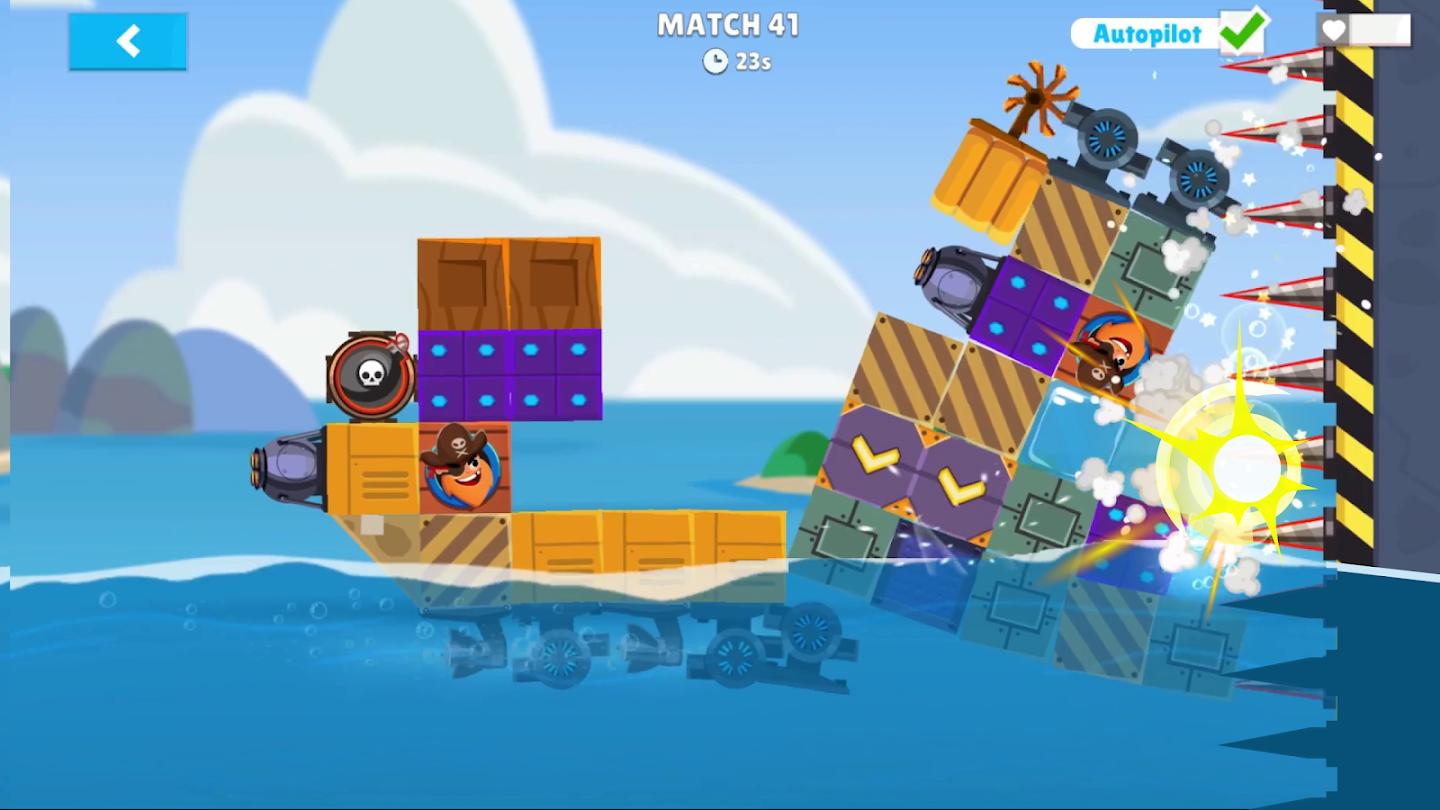Toggle the Autopilot checkbox

pos(1243,32)
